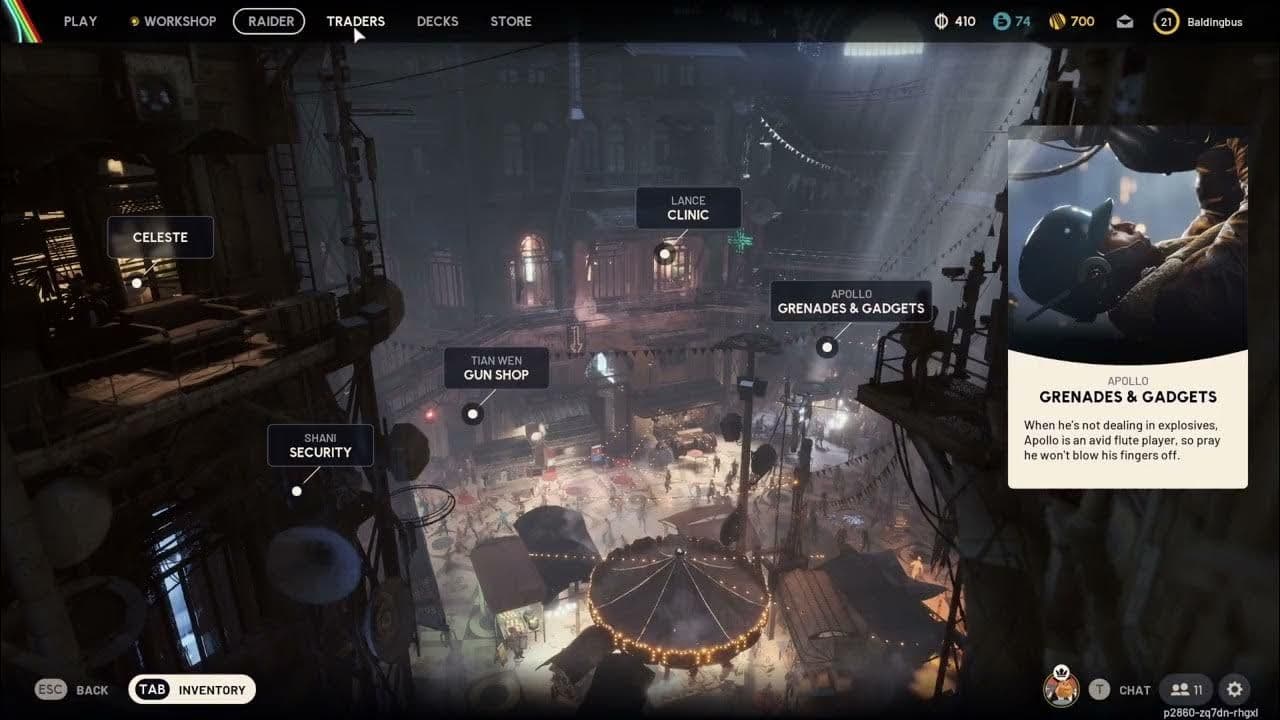
Task: Click the T chat channel icon
Action: point(1099,689)
